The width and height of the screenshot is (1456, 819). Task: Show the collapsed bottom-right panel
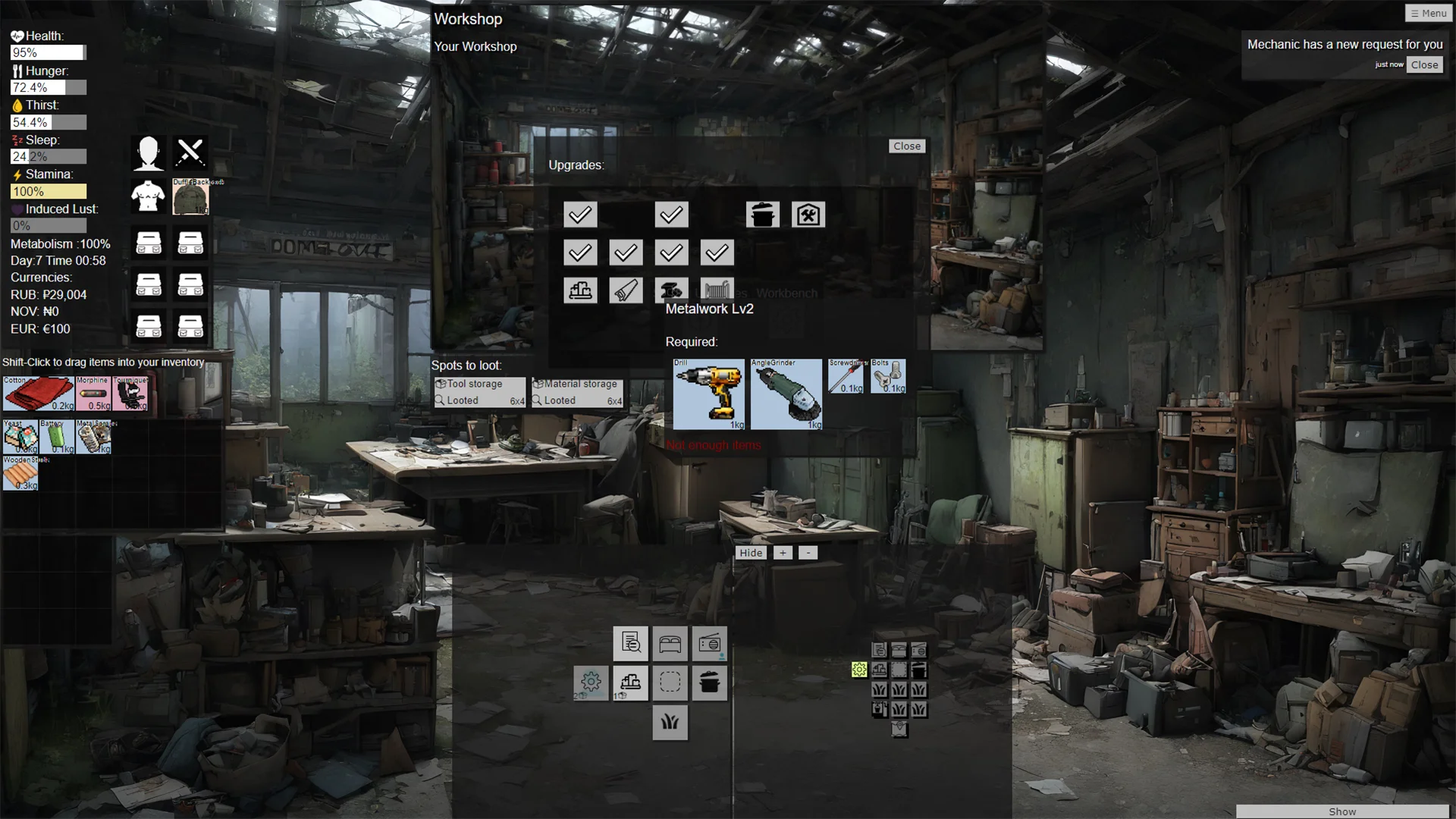(x=1341, y=811)
